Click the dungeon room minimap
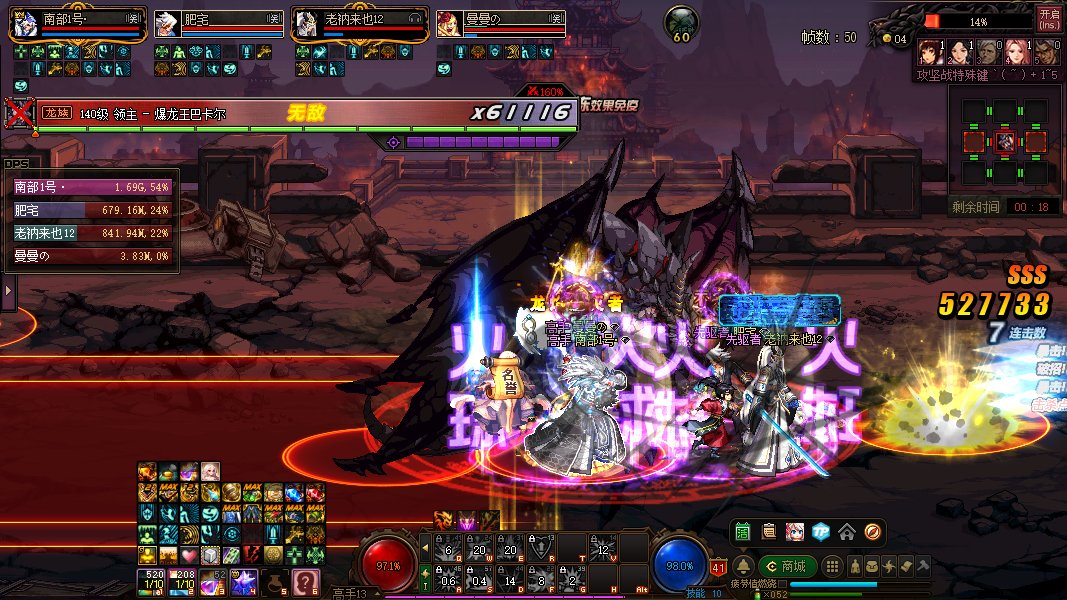This screenshot has height=600, width=1067. pyautogui.click(x=1005, y=142)
